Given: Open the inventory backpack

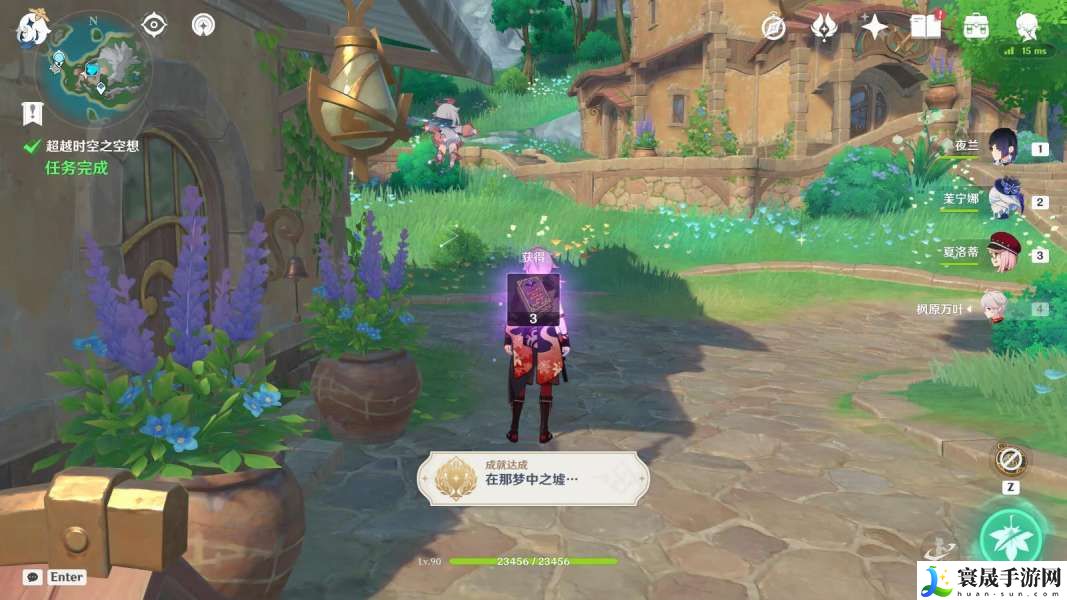Looking at the screenshot, I should (x=976, y=27).
